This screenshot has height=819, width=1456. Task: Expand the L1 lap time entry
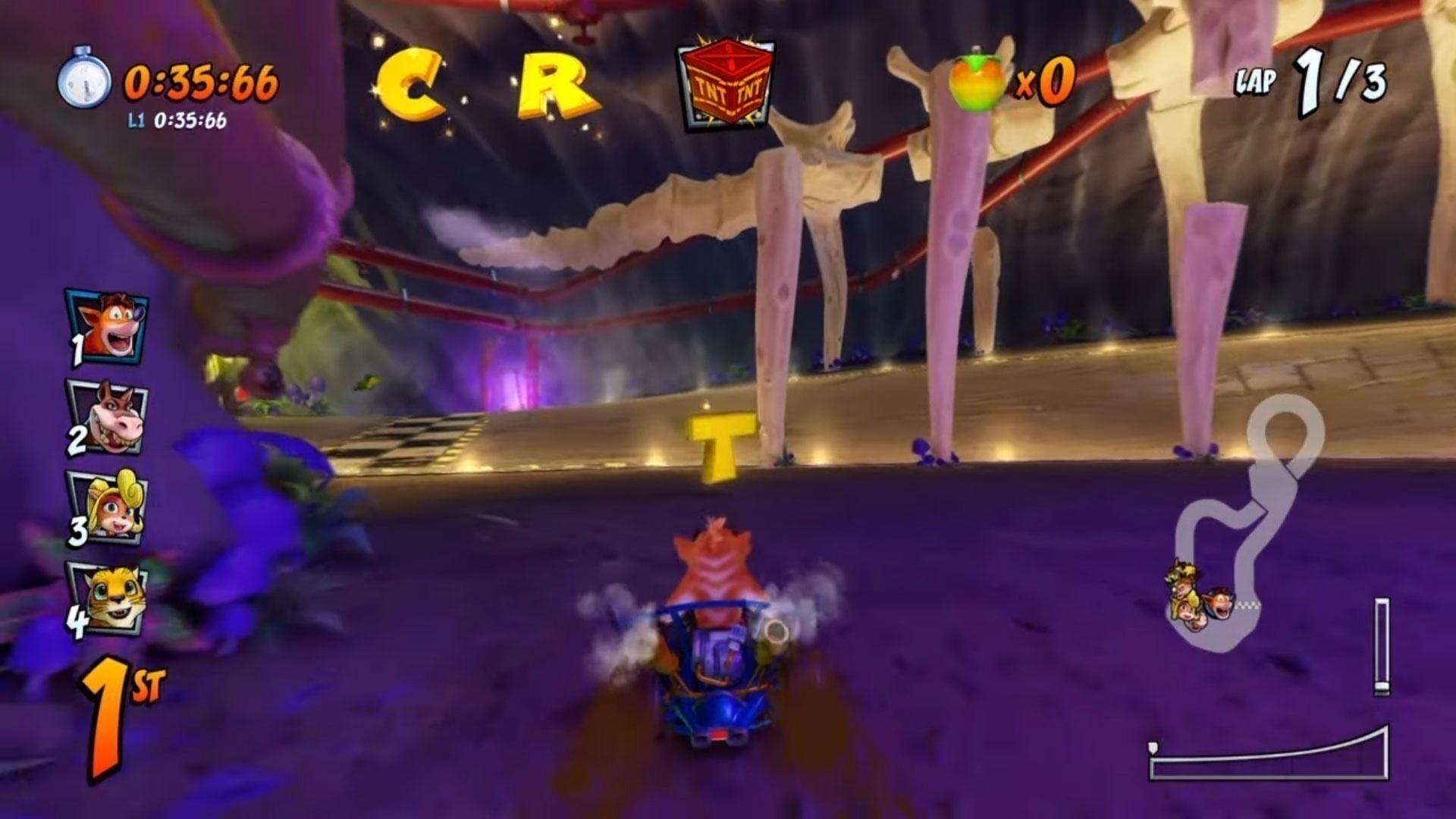click(x=178, y=119)
